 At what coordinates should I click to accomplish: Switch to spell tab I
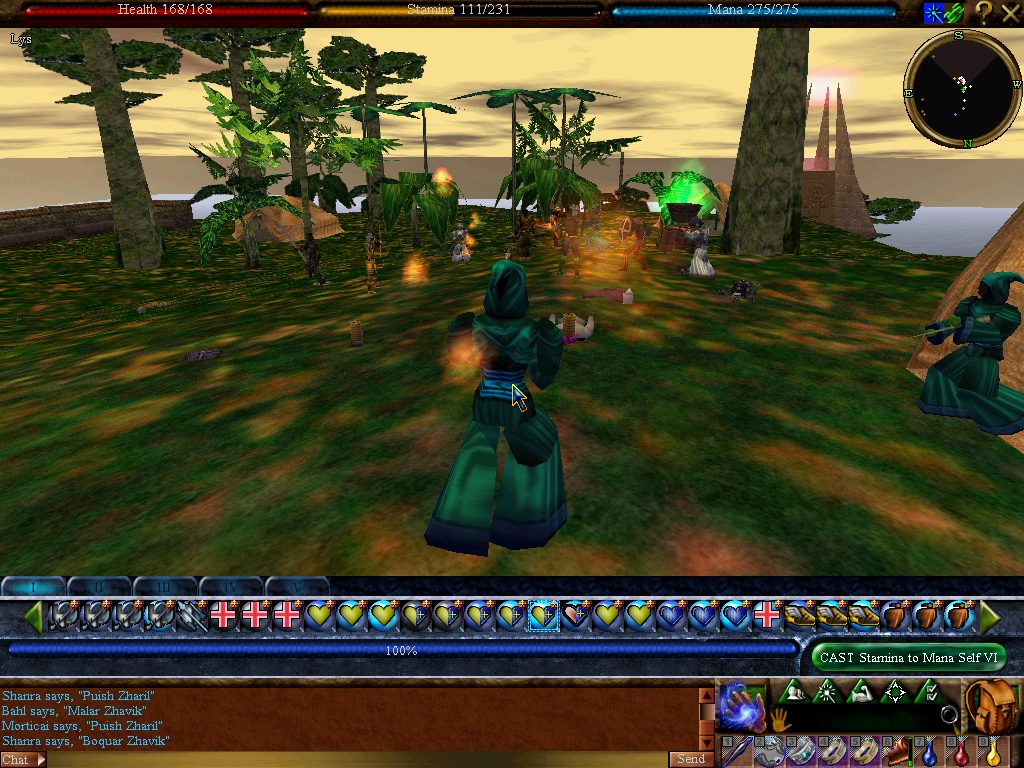pos(34,585)
